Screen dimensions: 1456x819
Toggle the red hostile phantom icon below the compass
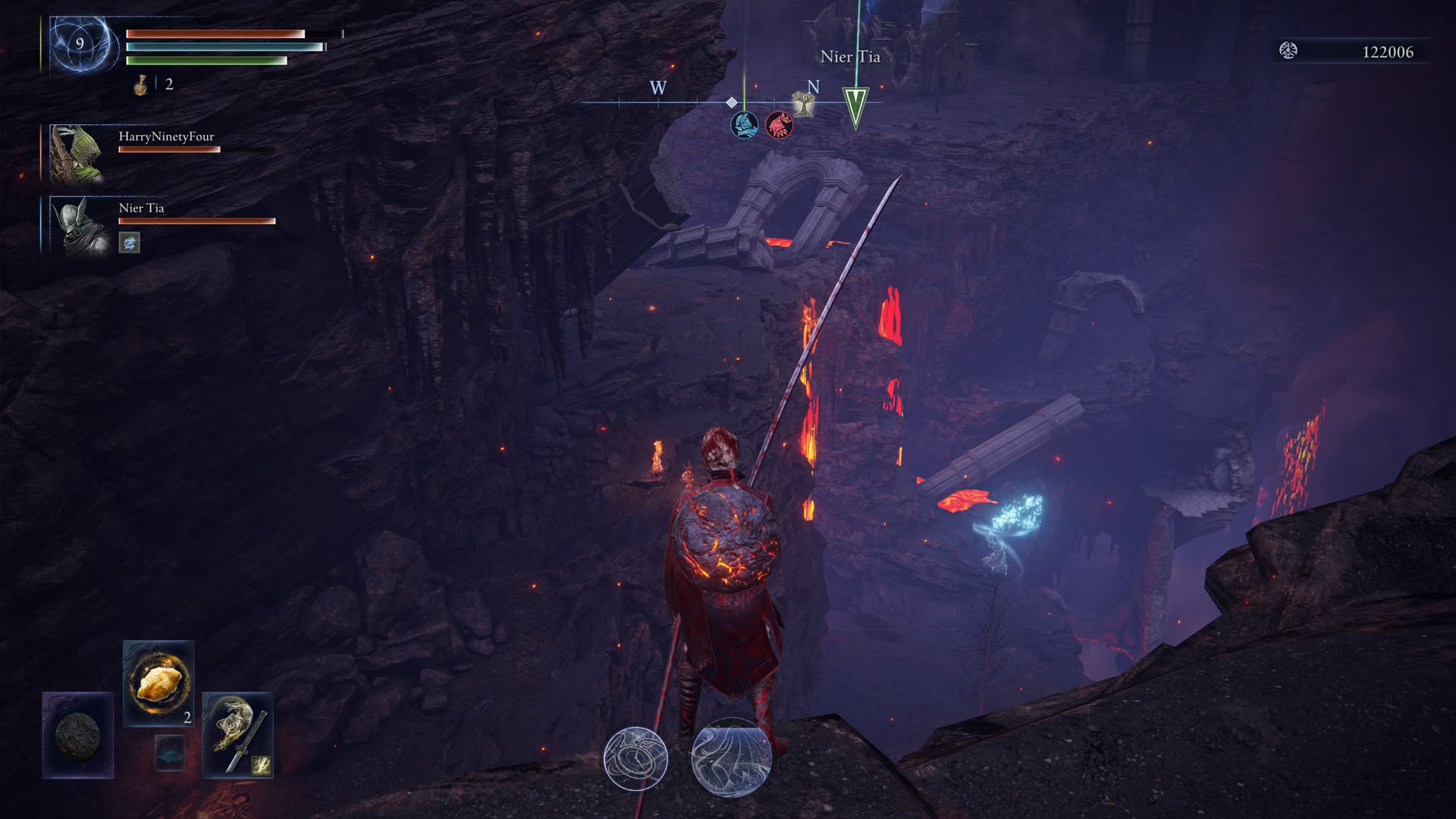(780, 126)
